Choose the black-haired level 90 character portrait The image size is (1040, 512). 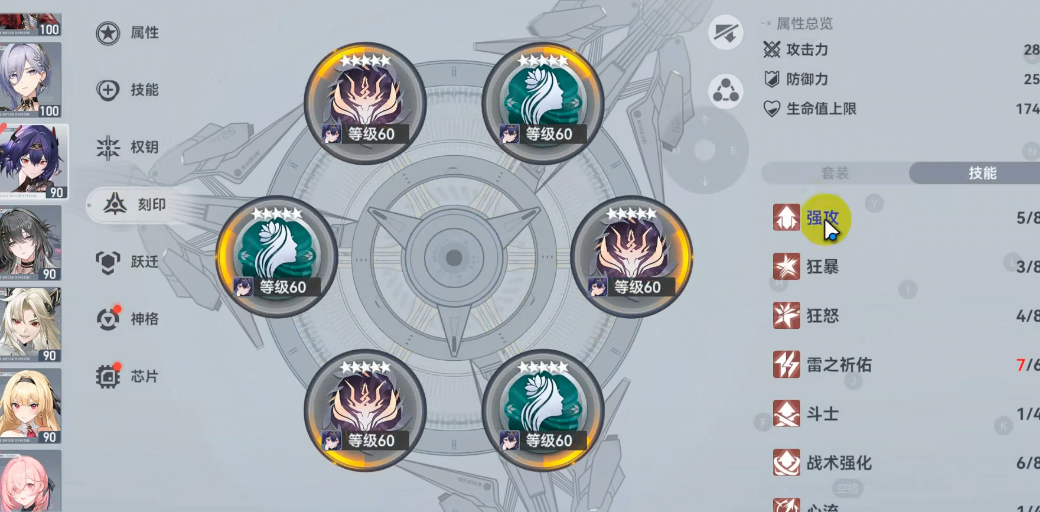coord(30,242)
